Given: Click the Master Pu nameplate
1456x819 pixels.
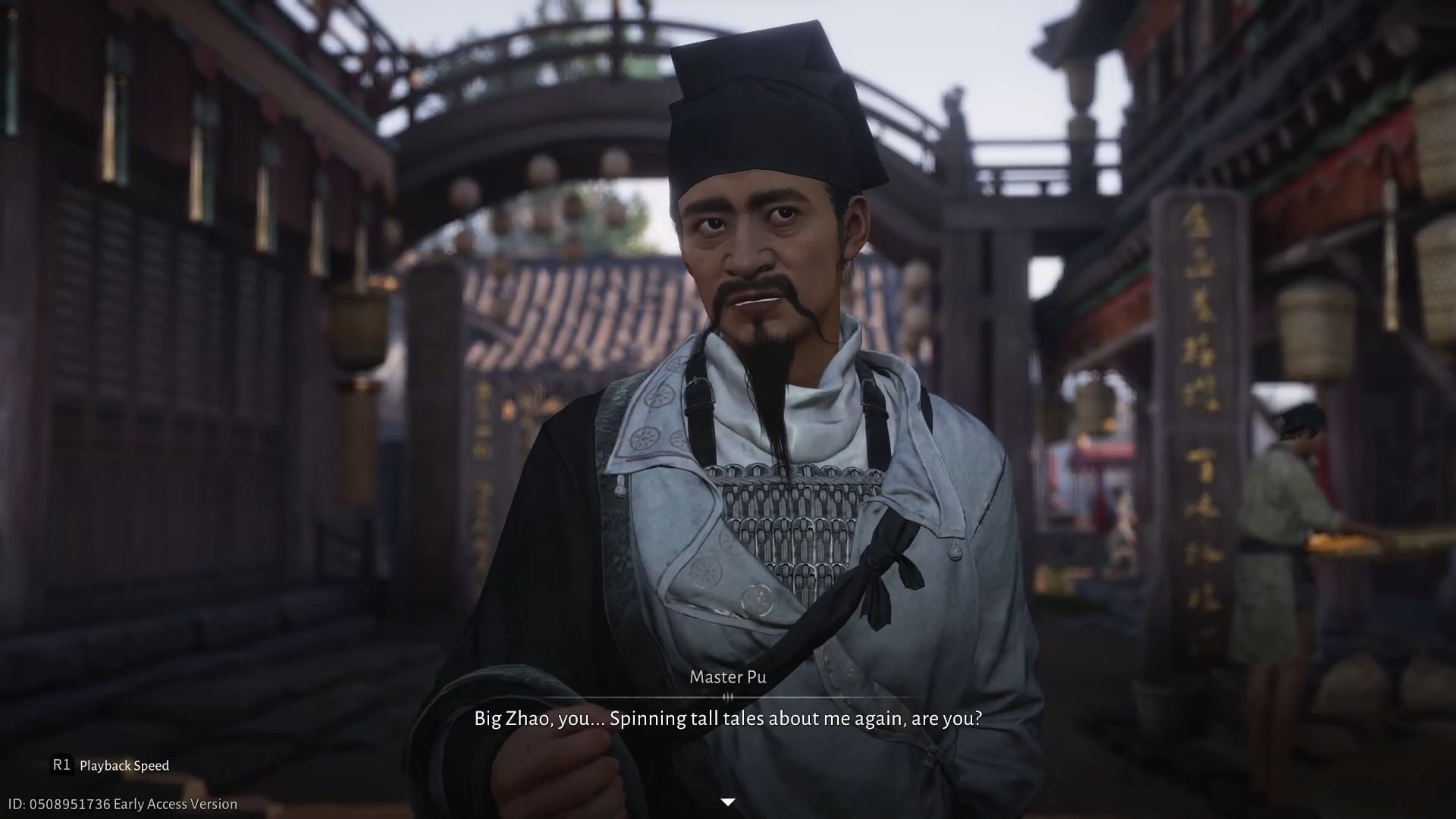Looking at the screenshot, I should pos(727,676).
